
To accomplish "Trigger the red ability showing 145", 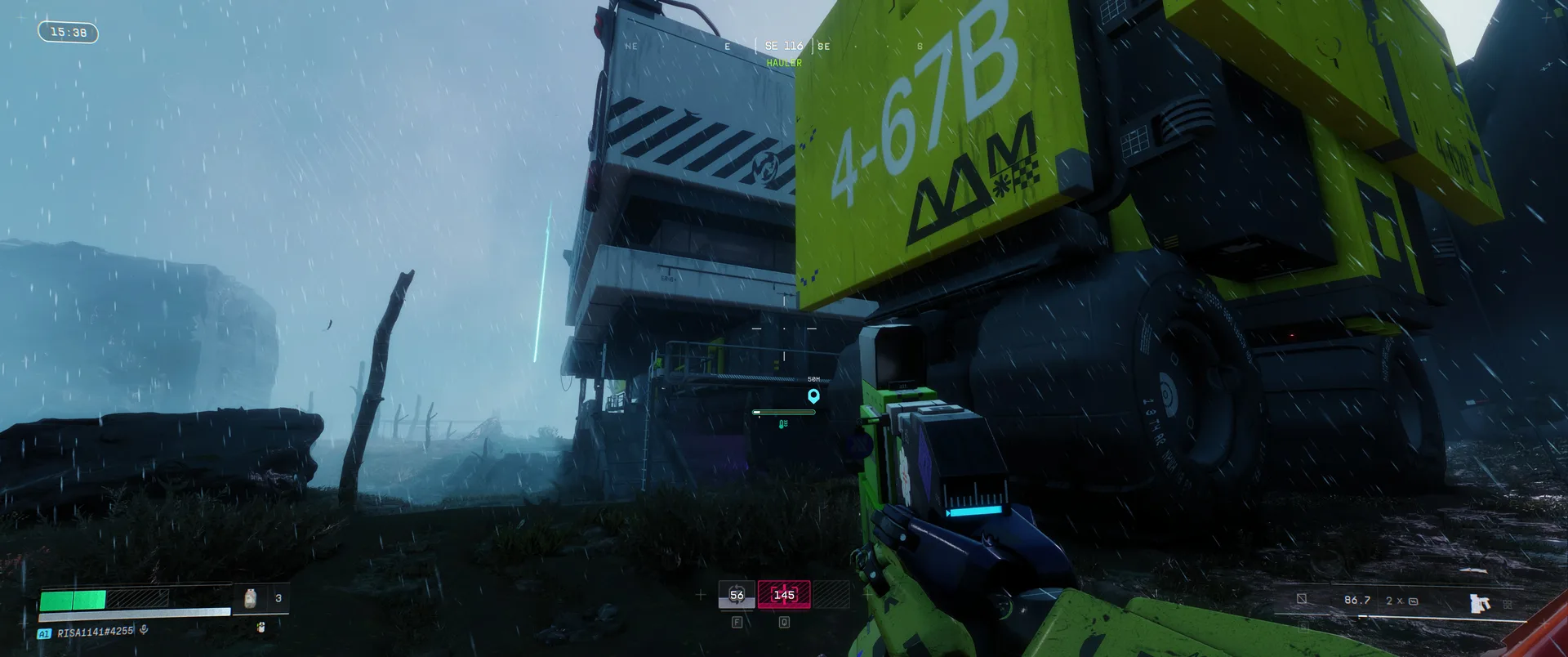I will pyautogui.click(x=784, y=595).
